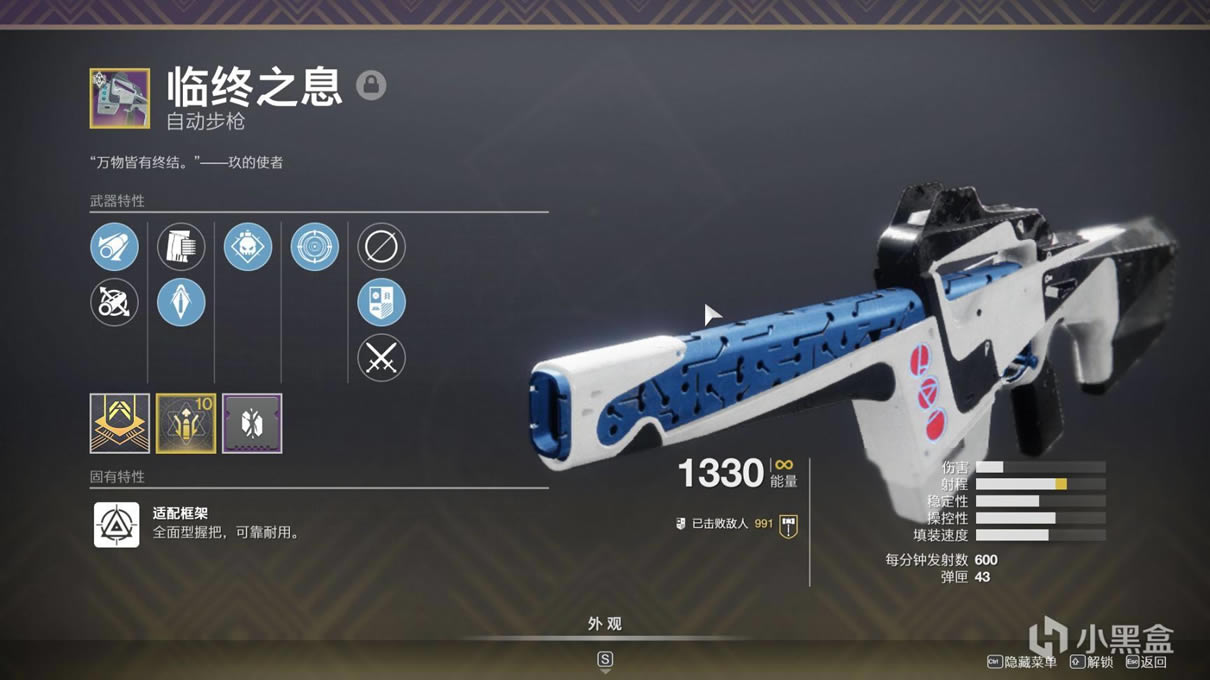Inspect the 适配框架 intrinsic trait icon
The height and width of the screenshot is (680, 1210).
click(116, 524)
